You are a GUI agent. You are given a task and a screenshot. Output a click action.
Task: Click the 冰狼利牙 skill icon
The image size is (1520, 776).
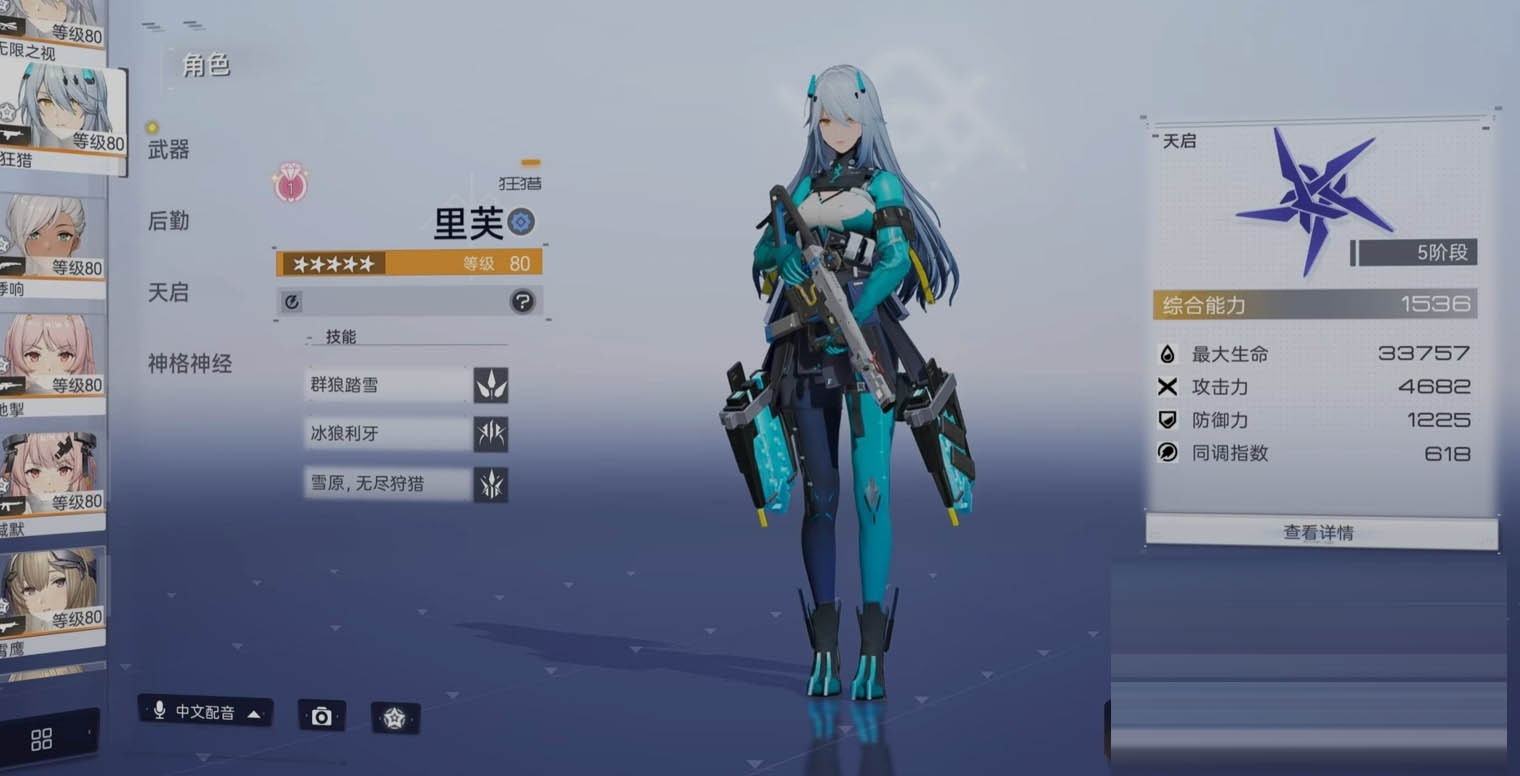tap(491, 434)
